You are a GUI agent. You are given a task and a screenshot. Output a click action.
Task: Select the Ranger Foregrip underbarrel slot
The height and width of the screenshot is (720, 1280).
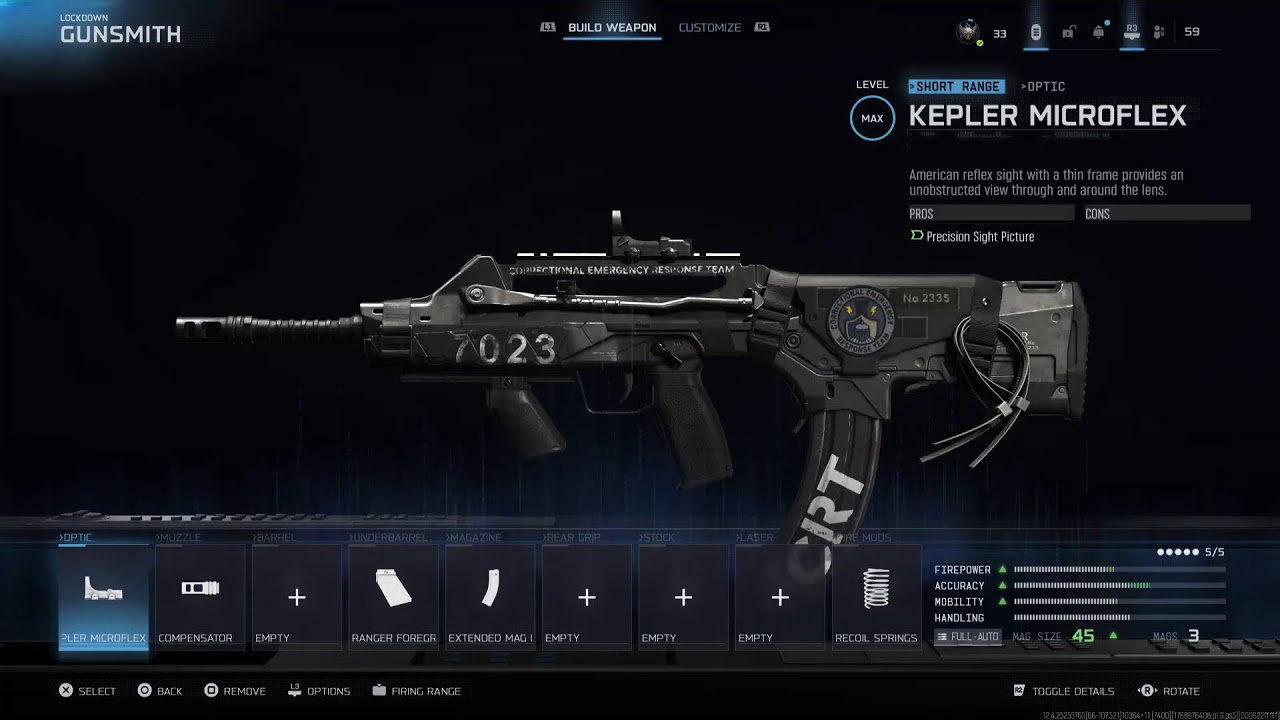coord(393,597)
